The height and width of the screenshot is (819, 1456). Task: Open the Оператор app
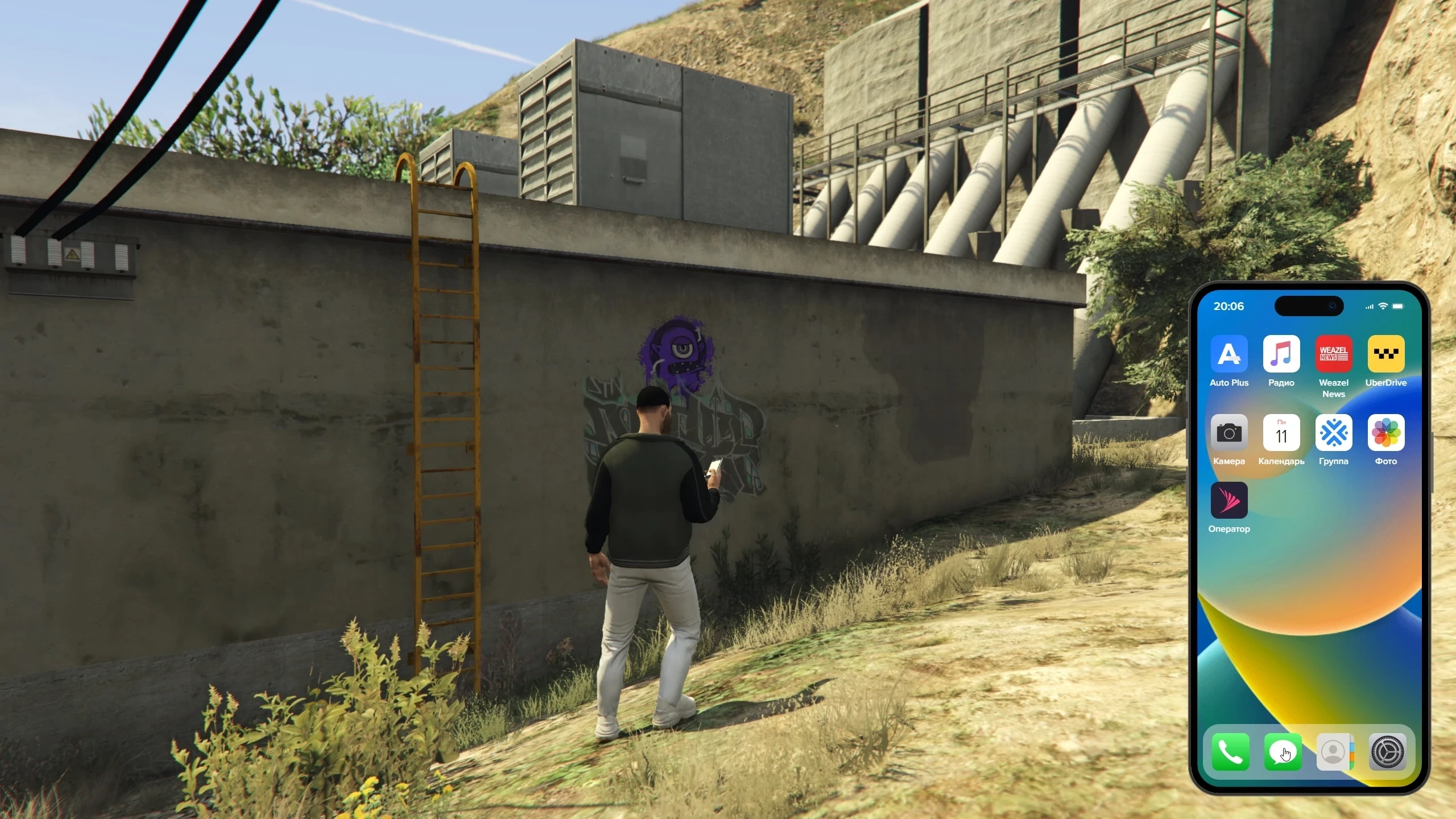point(1228,500)
